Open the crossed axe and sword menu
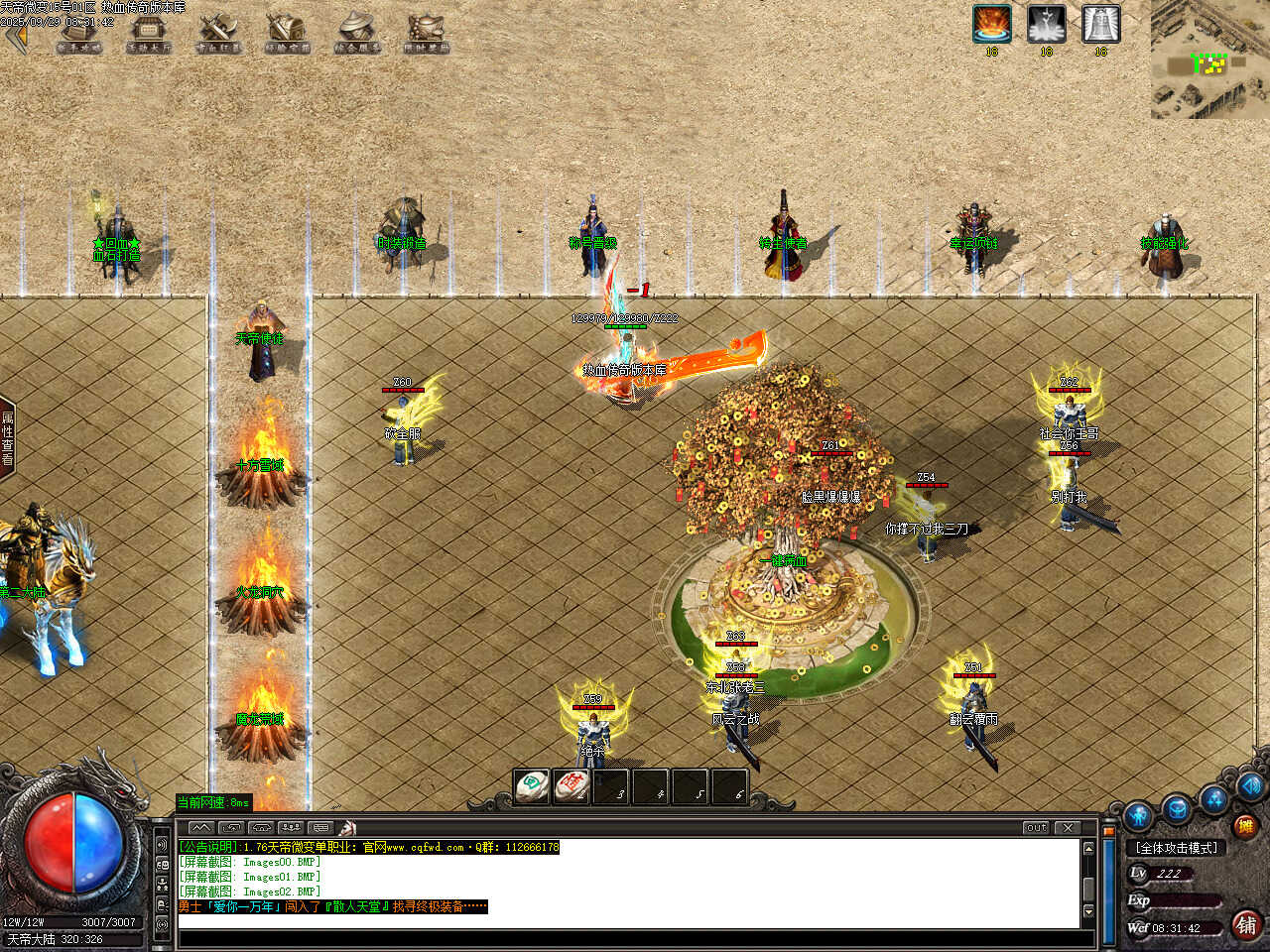 point(218,33)
